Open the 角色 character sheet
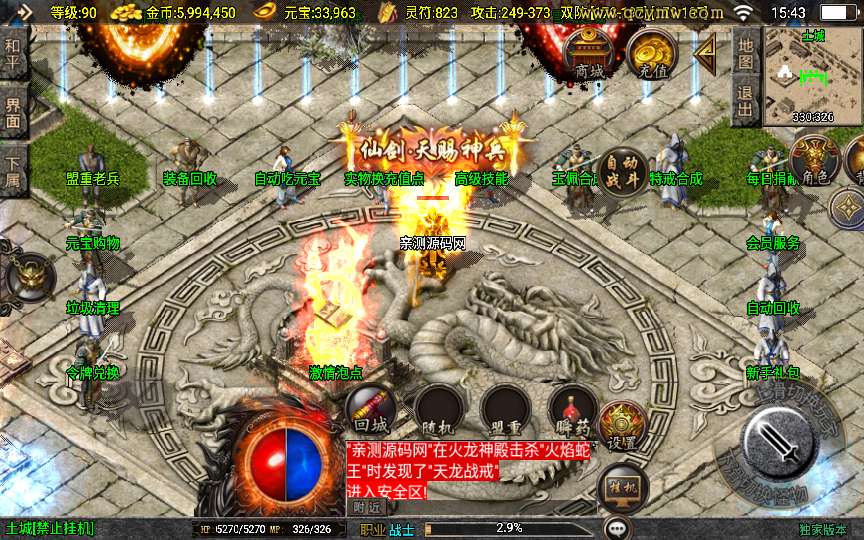The height and width of the screenshot is (540, 864). tap(812, 159)
